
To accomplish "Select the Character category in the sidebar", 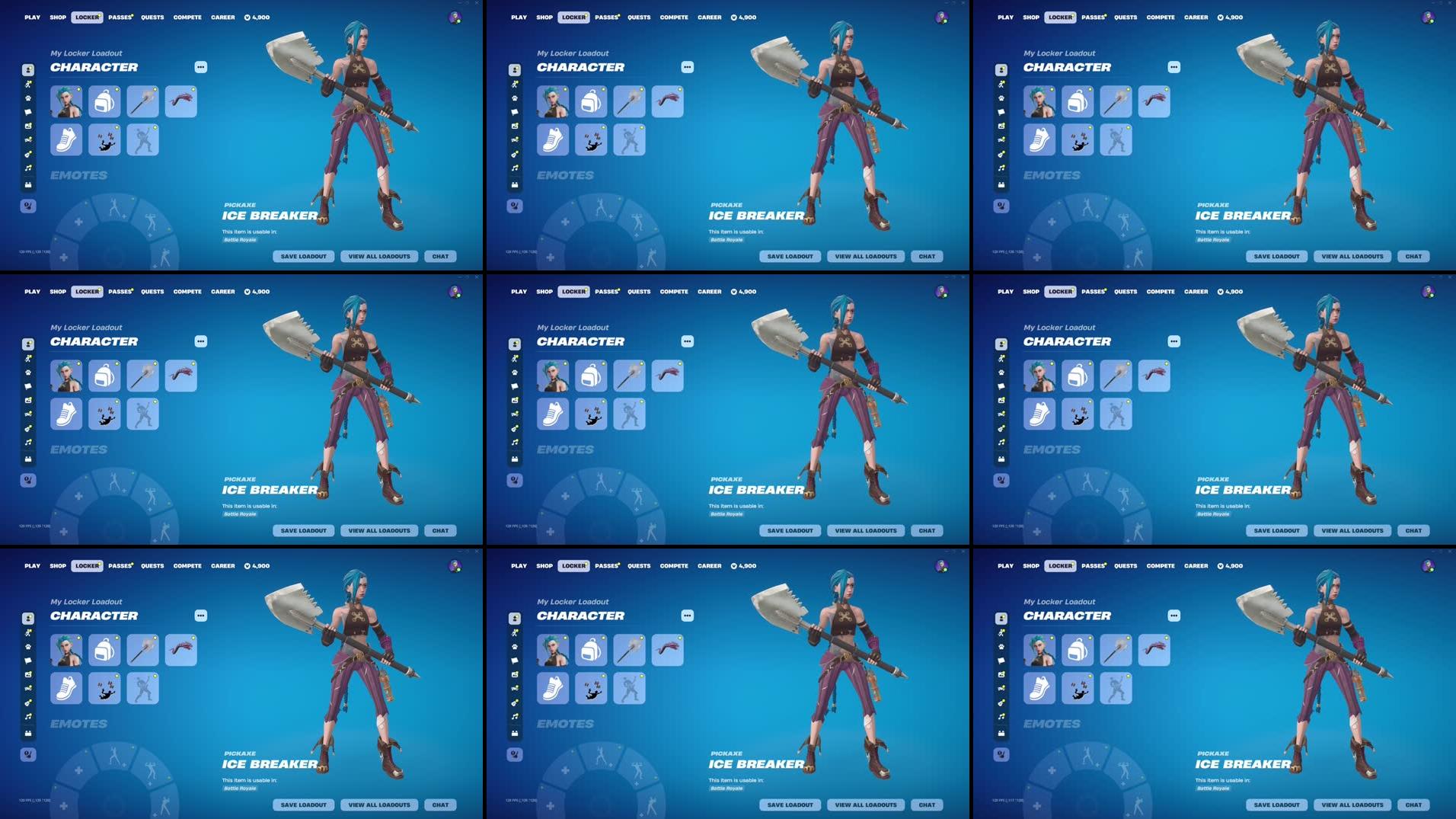I will click(27, 70).
